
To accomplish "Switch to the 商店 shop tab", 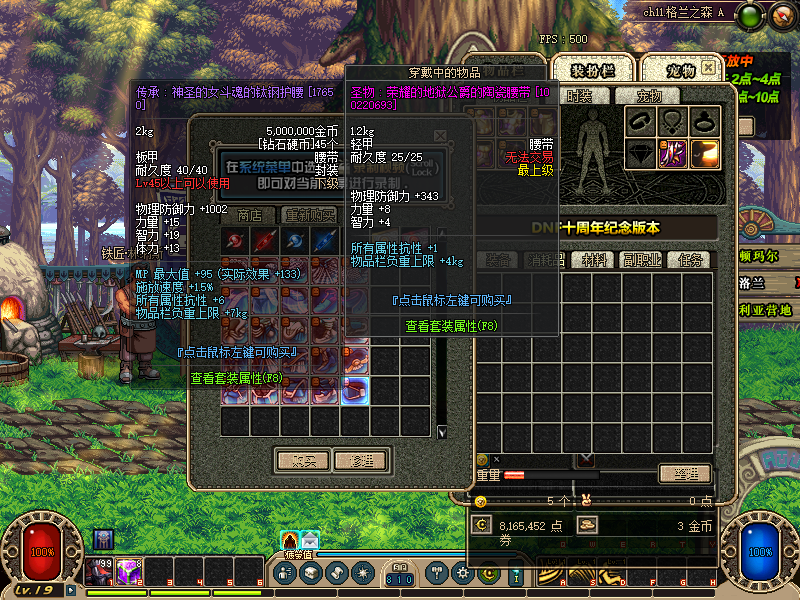I will (x=250, y=215).
